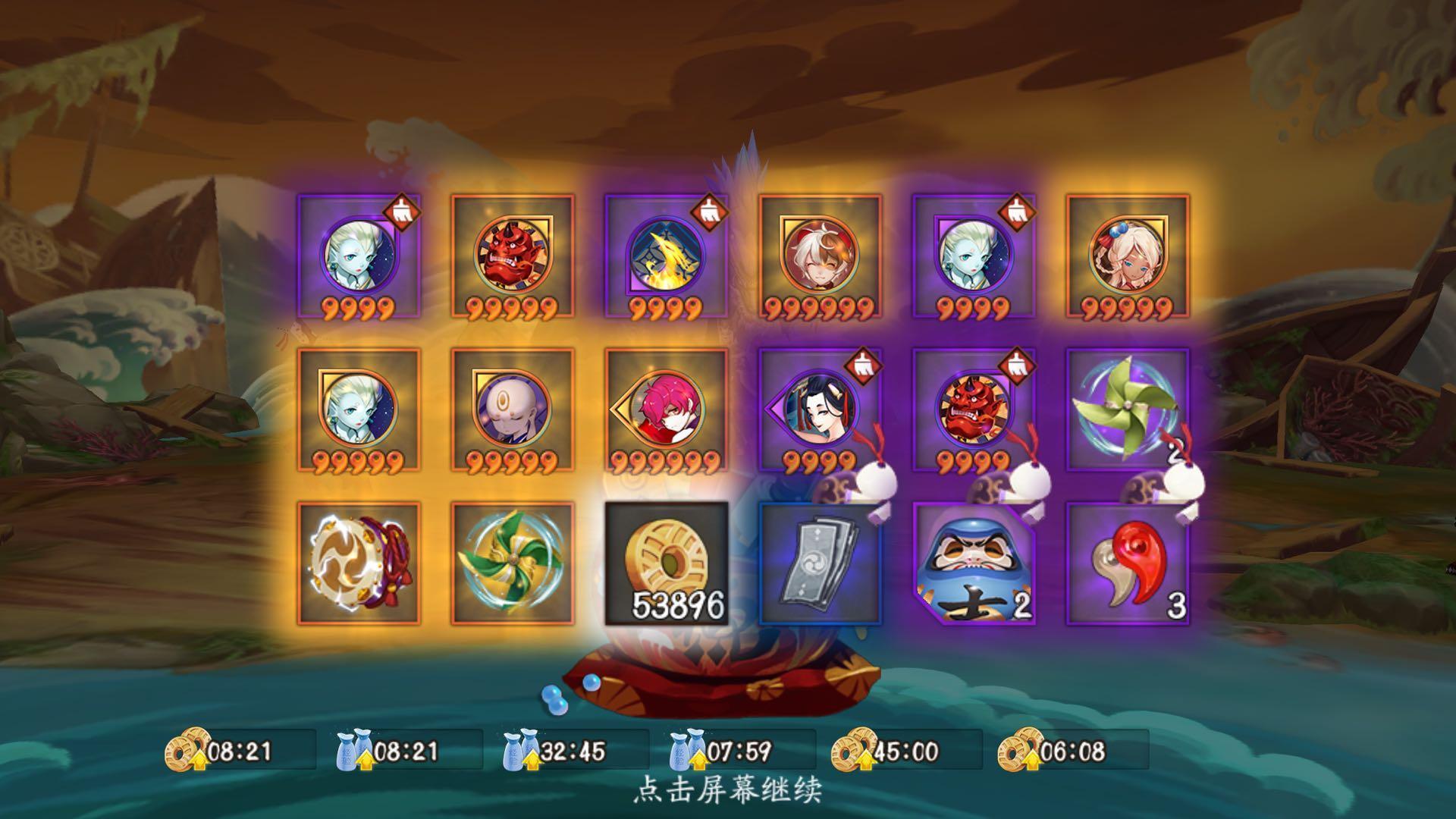
Task: Tap the 点击屏幕继续 continue prompt
Action: [x=727, y=790]
